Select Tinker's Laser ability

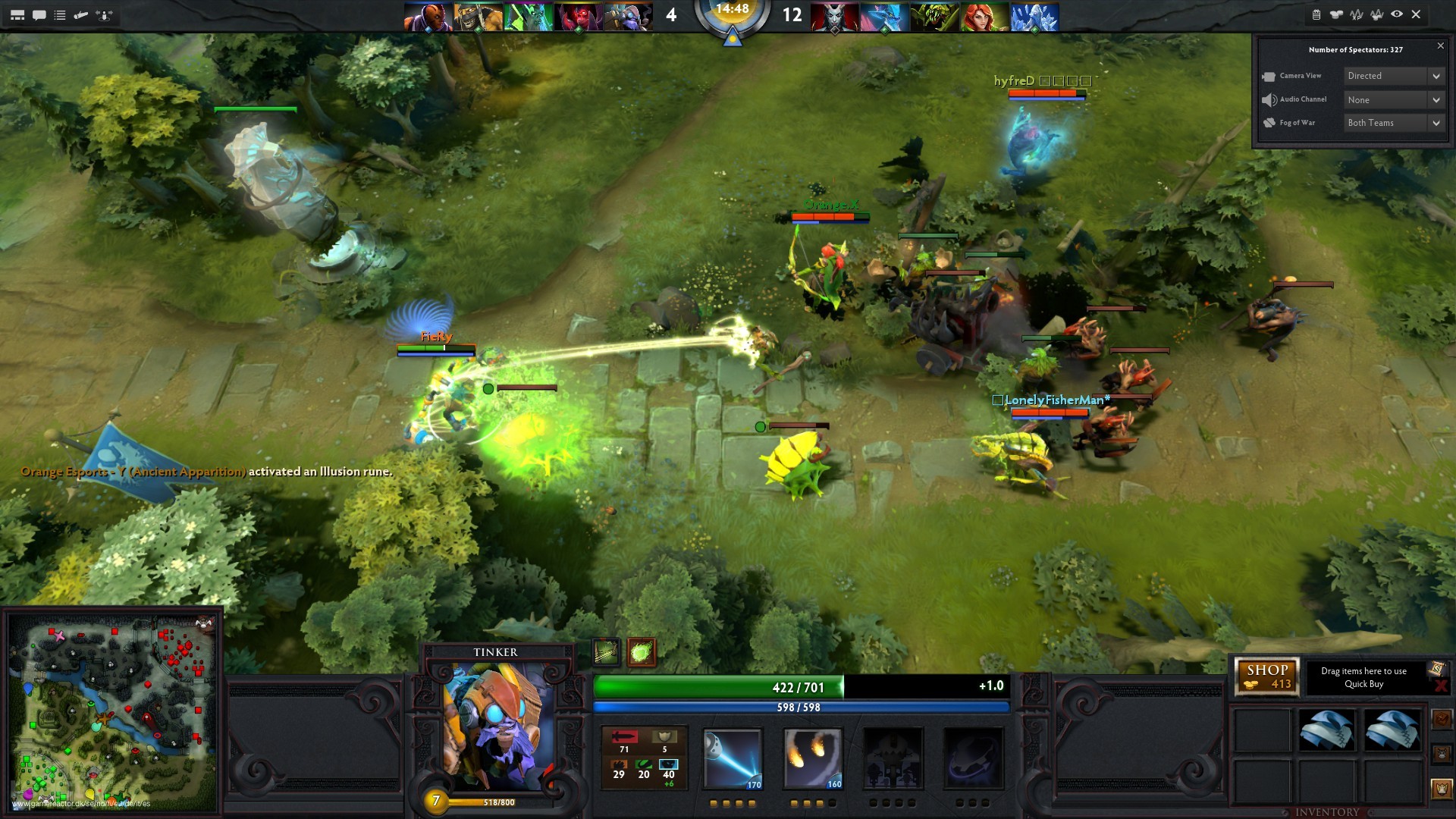tap(732, 758)
